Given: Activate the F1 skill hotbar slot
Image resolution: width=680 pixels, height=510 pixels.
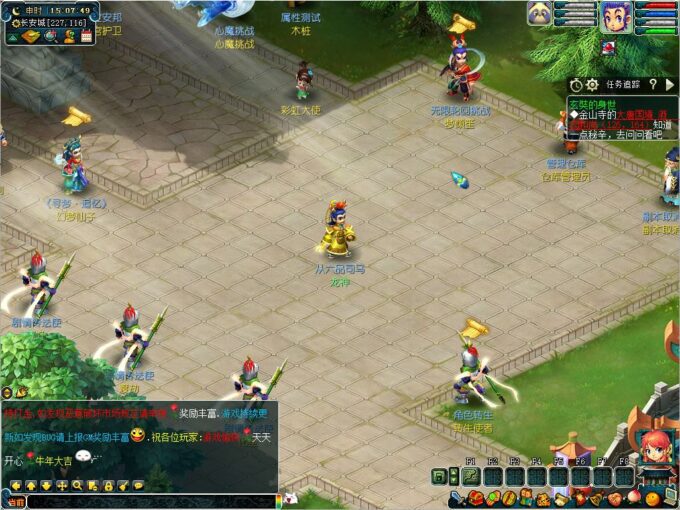Looking at the screenshot, I should click(x=471, y=476).
